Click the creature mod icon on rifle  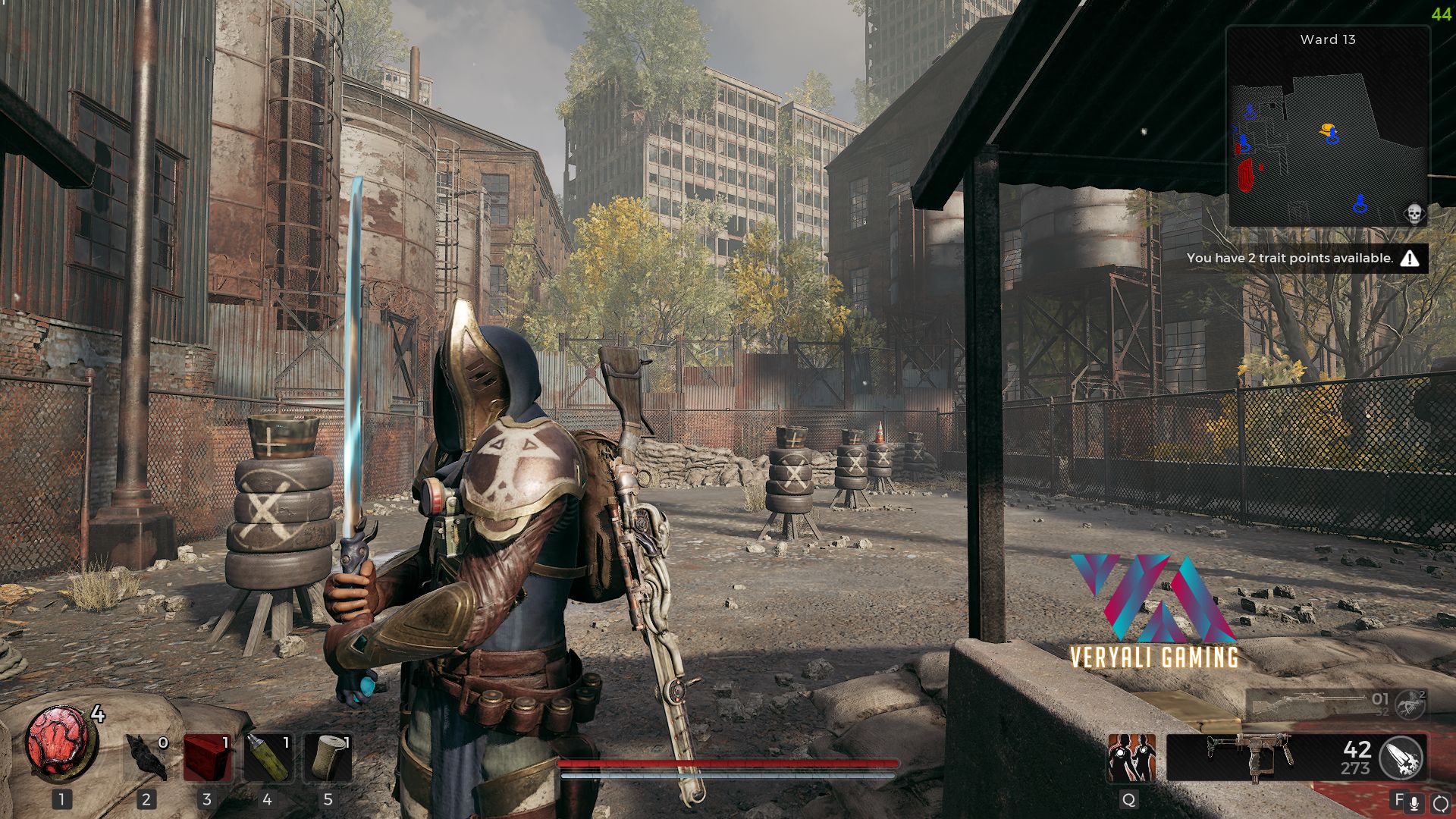pos(1410,704)
